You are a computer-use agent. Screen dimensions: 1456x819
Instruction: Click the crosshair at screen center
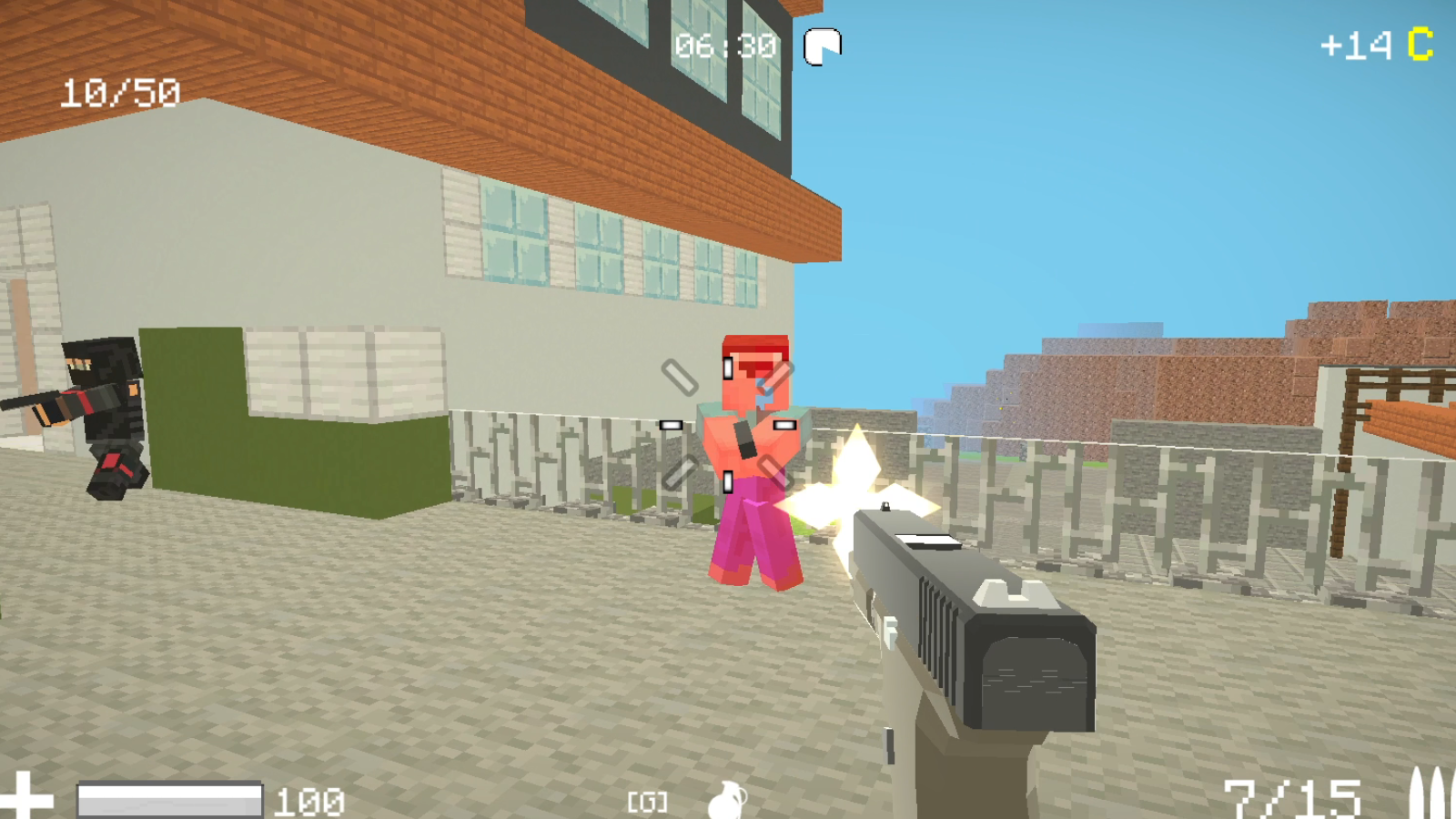coord(725,424)
